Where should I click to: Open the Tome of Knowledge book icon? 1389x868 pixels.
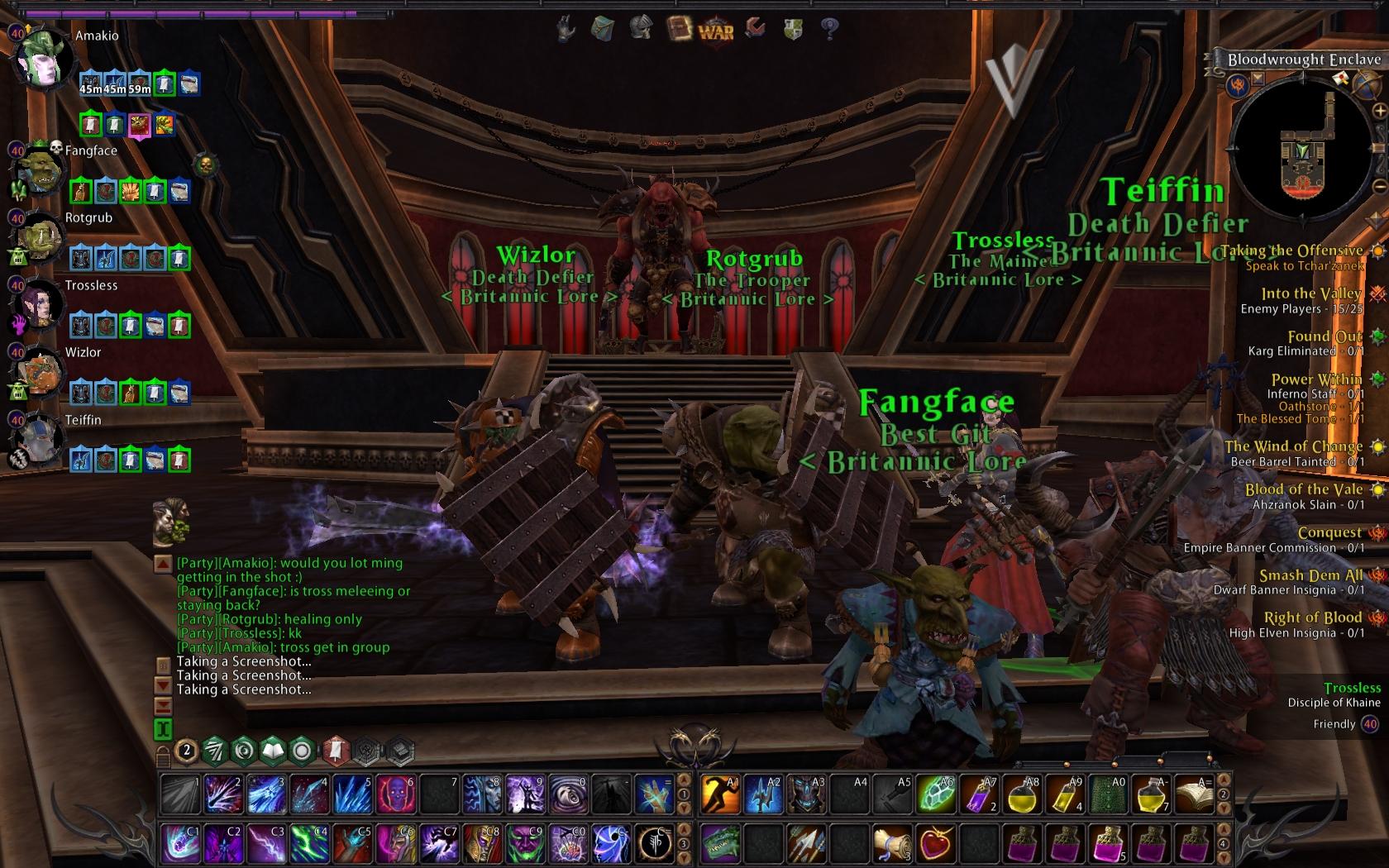click(679, 29)
